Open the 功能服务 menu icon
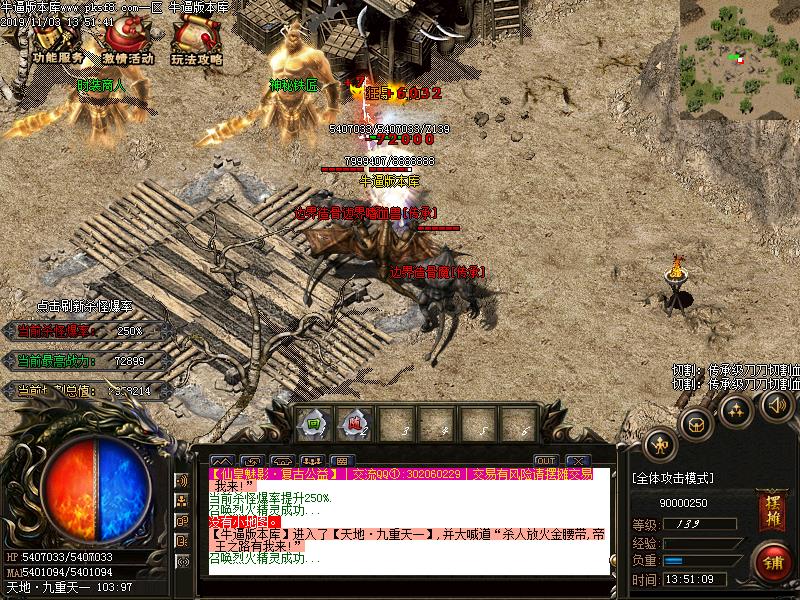Image resolution: width=800 pixels, height=600 pixels. (x=57, y=40)
